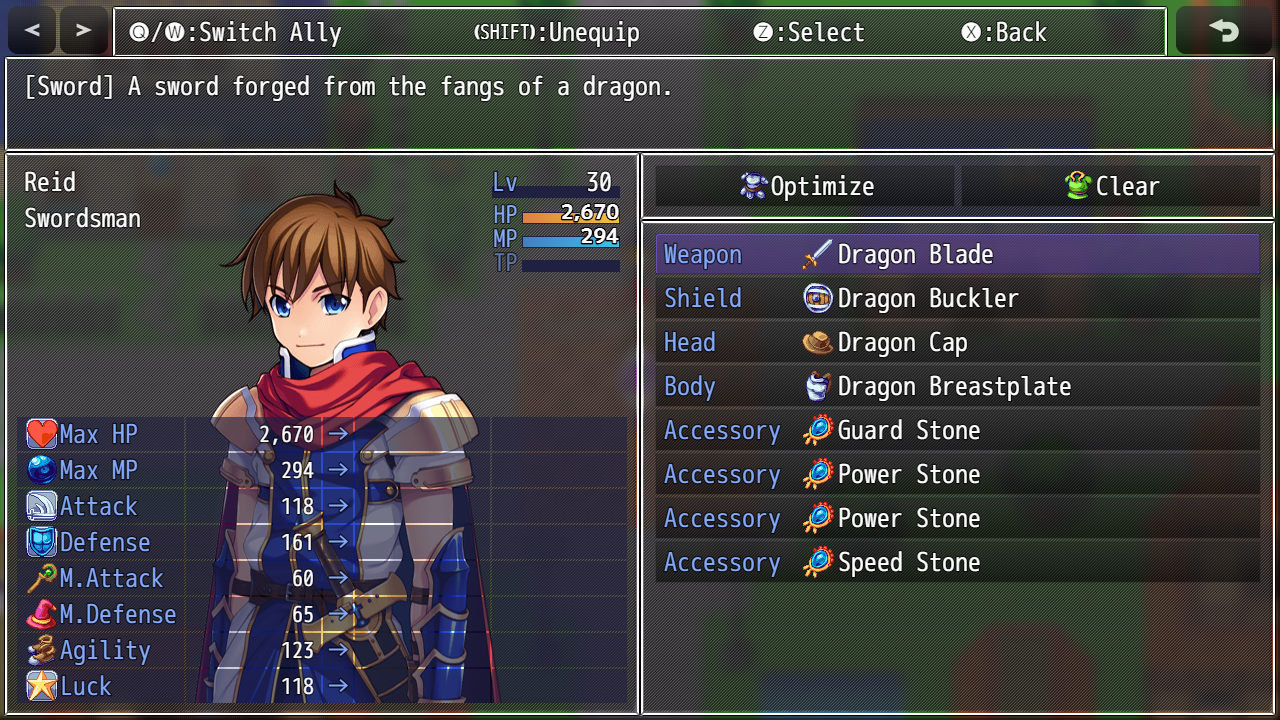1280x720 pixels.
Task: Switch to the previous ally with left arrow
Action: pos(32,31)
